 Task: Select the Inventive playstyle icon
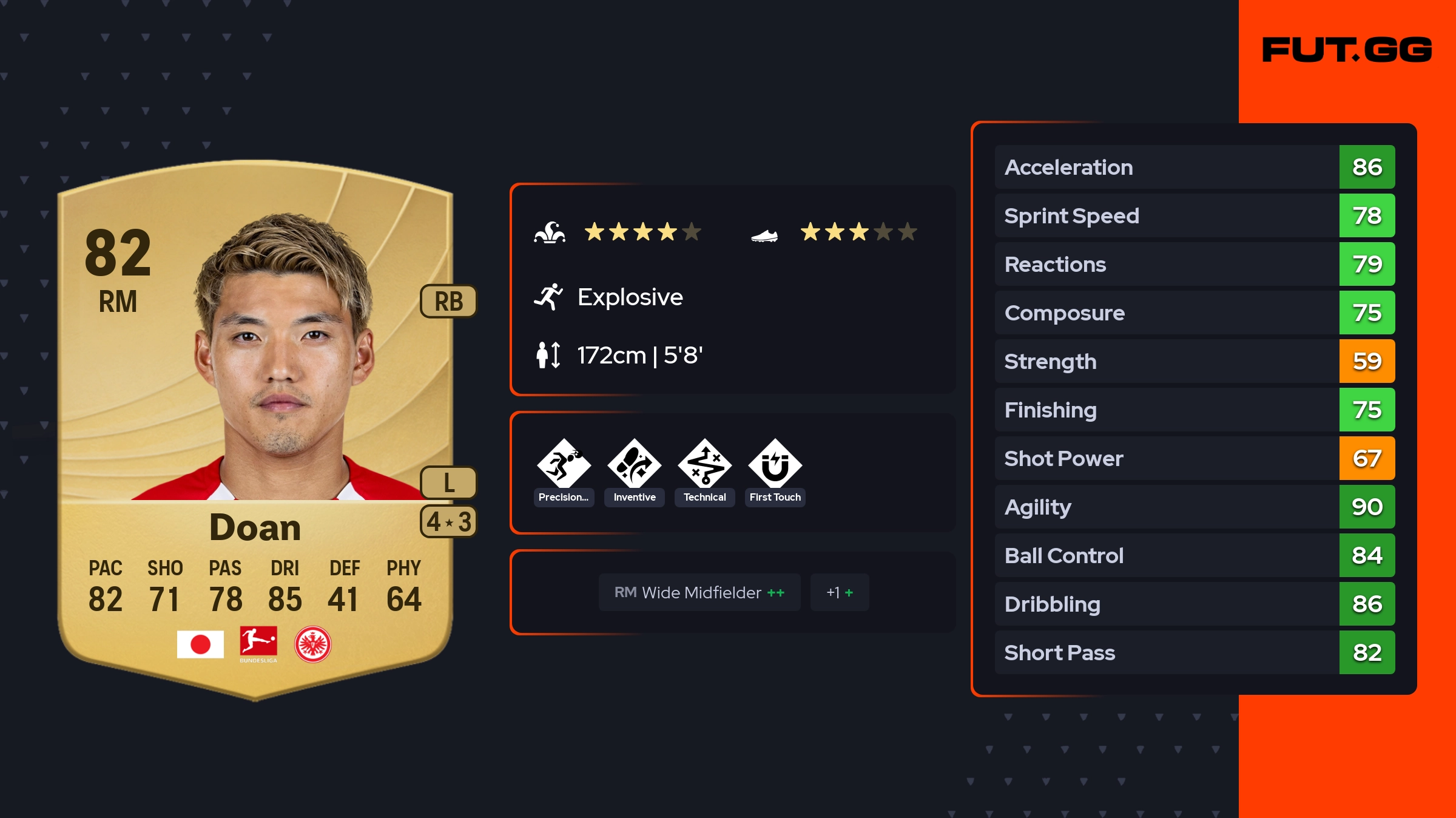pyautogui.click(x=634, y=465)
